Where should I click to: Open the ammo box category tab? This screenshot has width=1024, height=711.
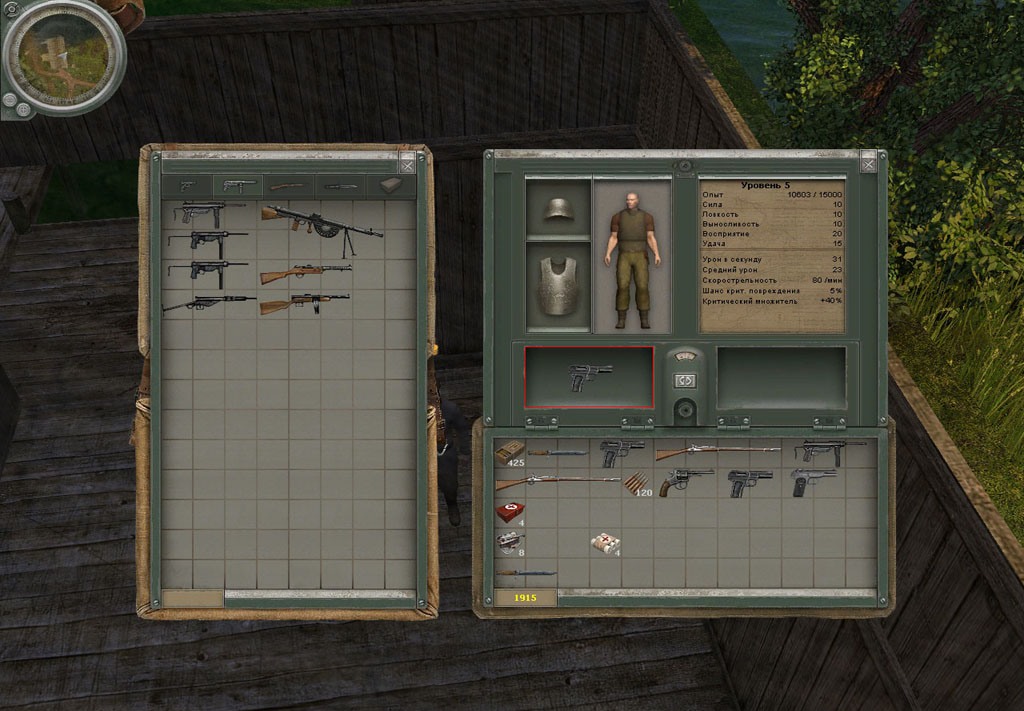[x=391, y=186]
